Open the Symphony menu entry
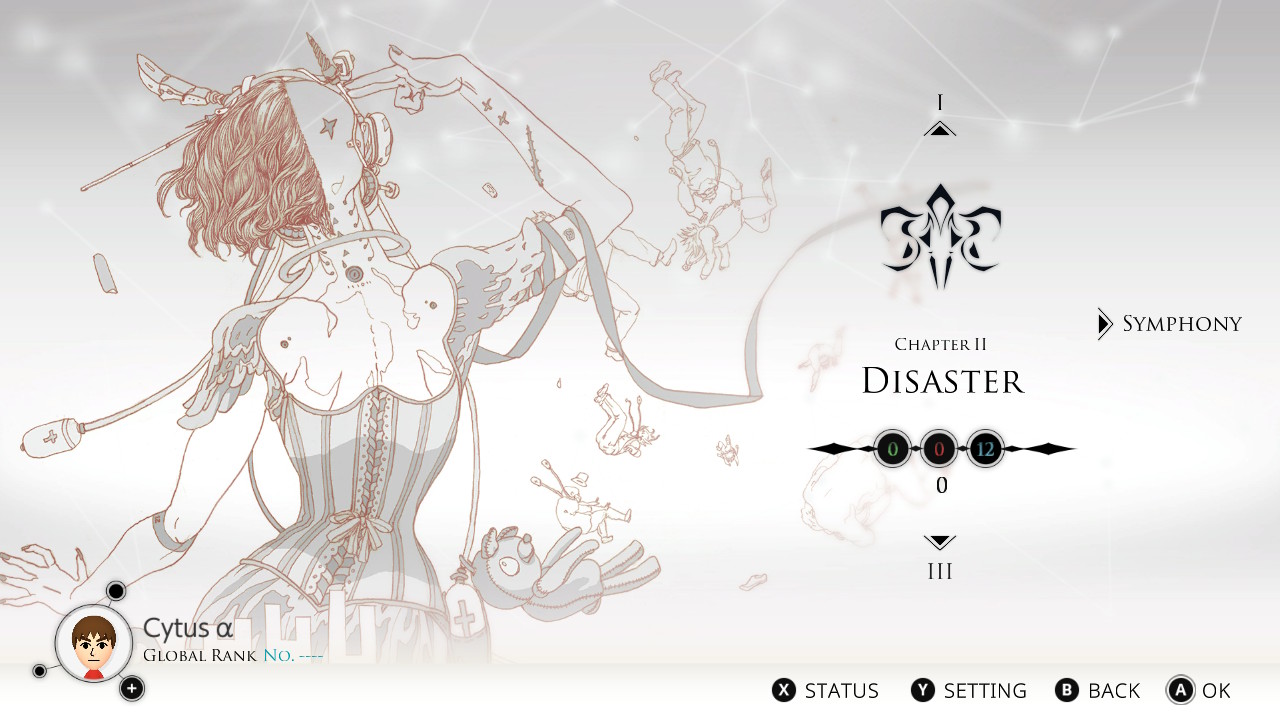 coord(1183,323)
